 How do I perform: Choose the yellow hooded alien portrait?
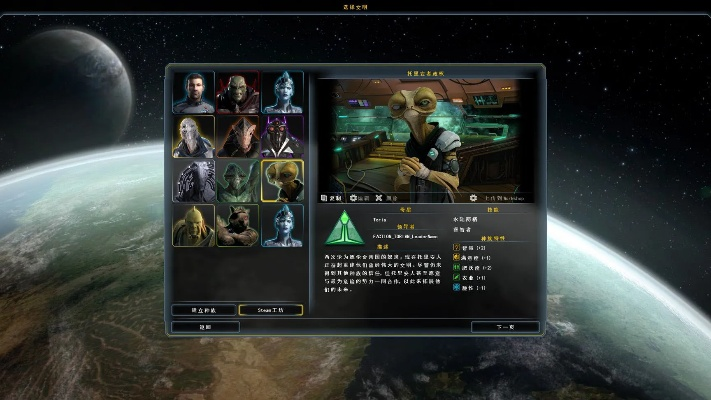point(193,225)
